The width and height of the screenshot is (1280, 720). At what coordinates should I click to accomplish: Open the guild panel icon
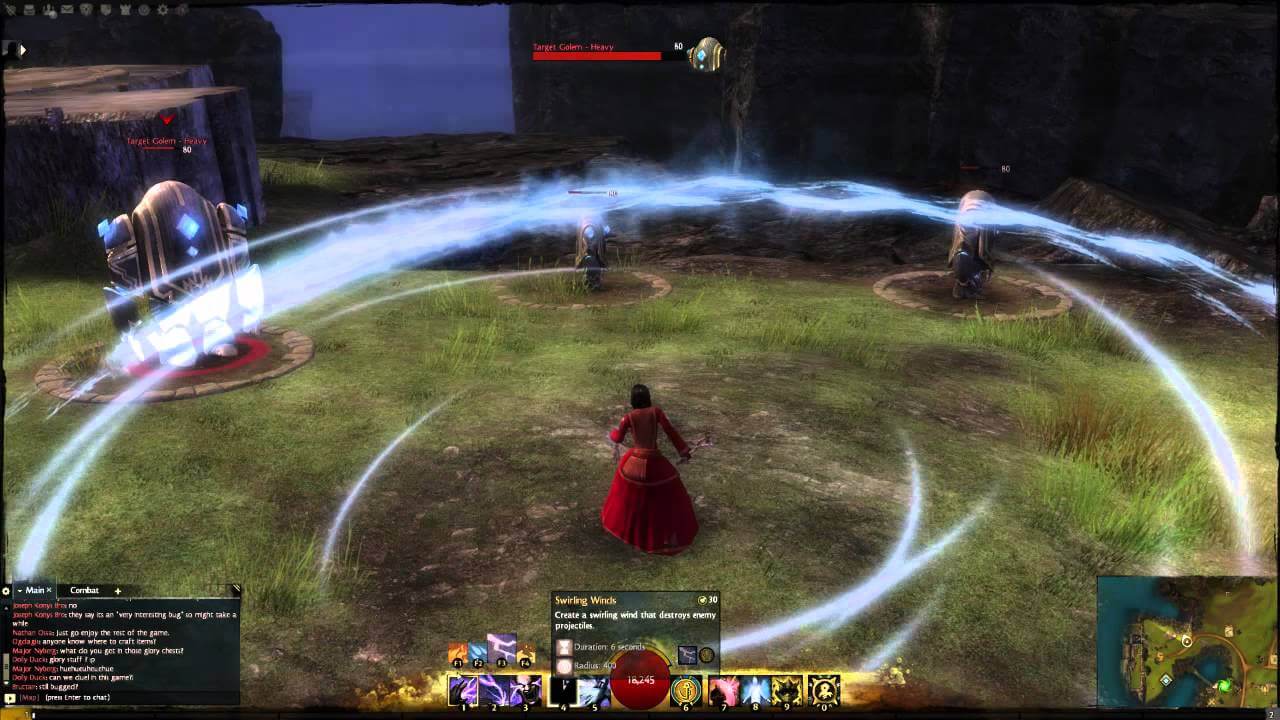click(86, 10)
